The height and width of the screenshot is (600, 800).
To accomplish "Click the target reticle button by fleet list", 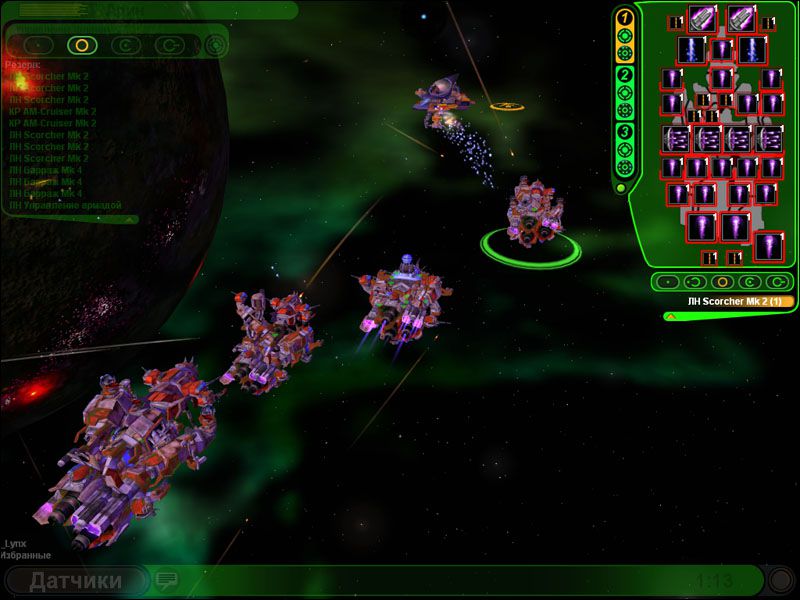I will click(215, 45).
